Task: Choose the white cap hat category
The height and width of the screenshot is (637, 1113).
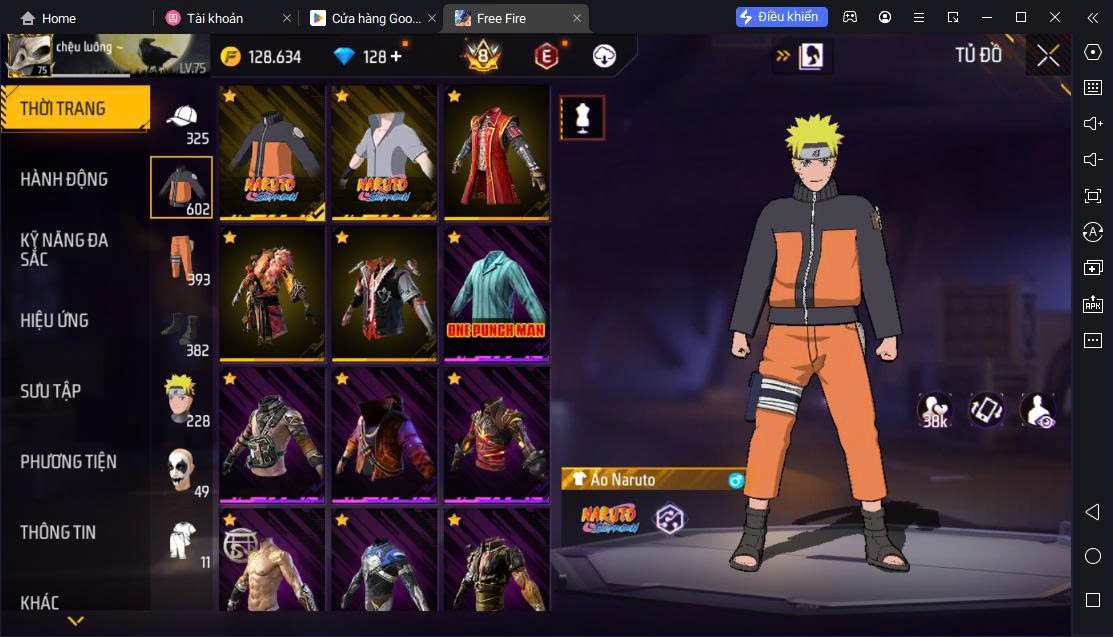Action: [181, 121]
